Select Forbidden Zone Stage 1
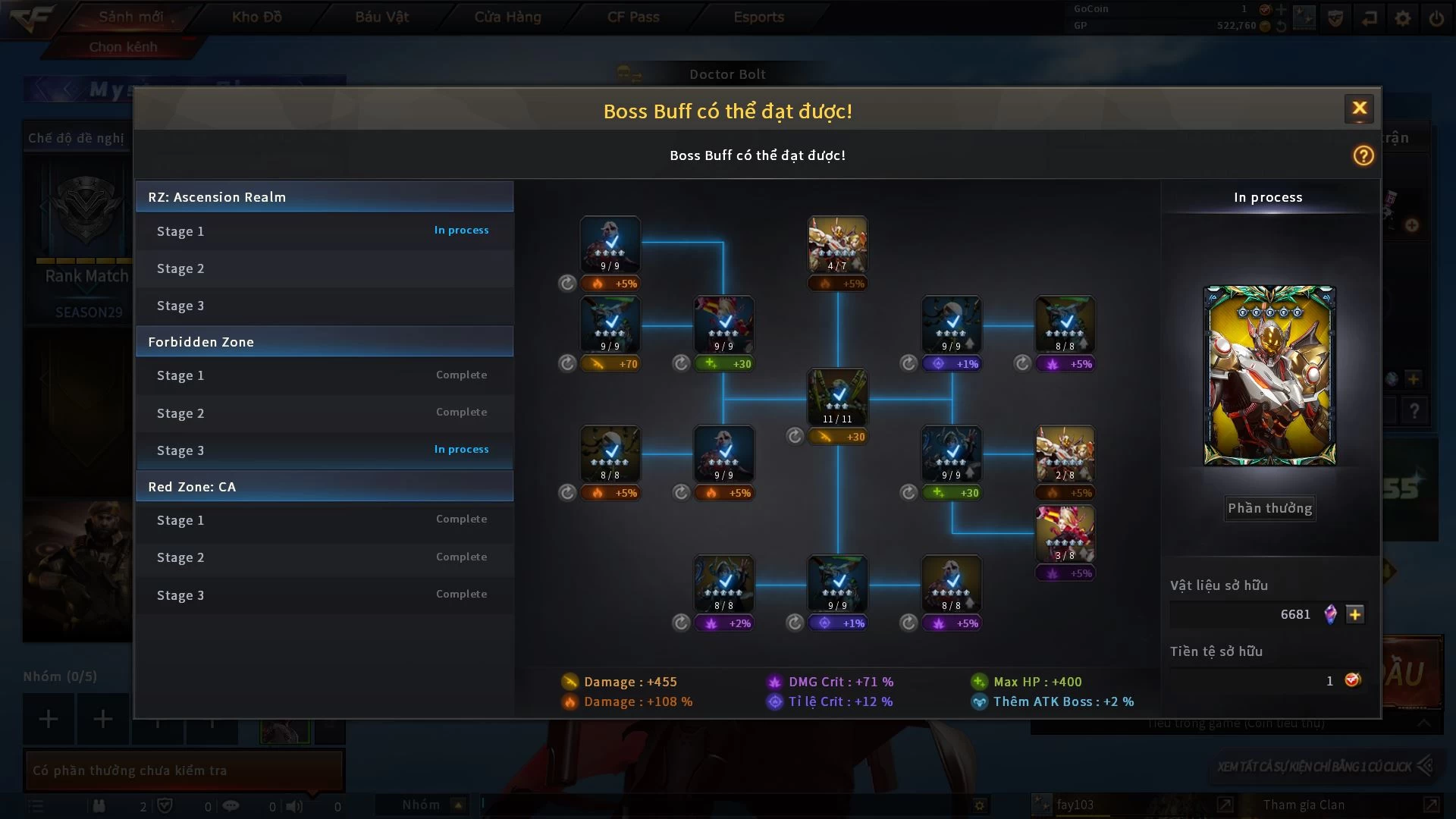 [x=324, y=375]
